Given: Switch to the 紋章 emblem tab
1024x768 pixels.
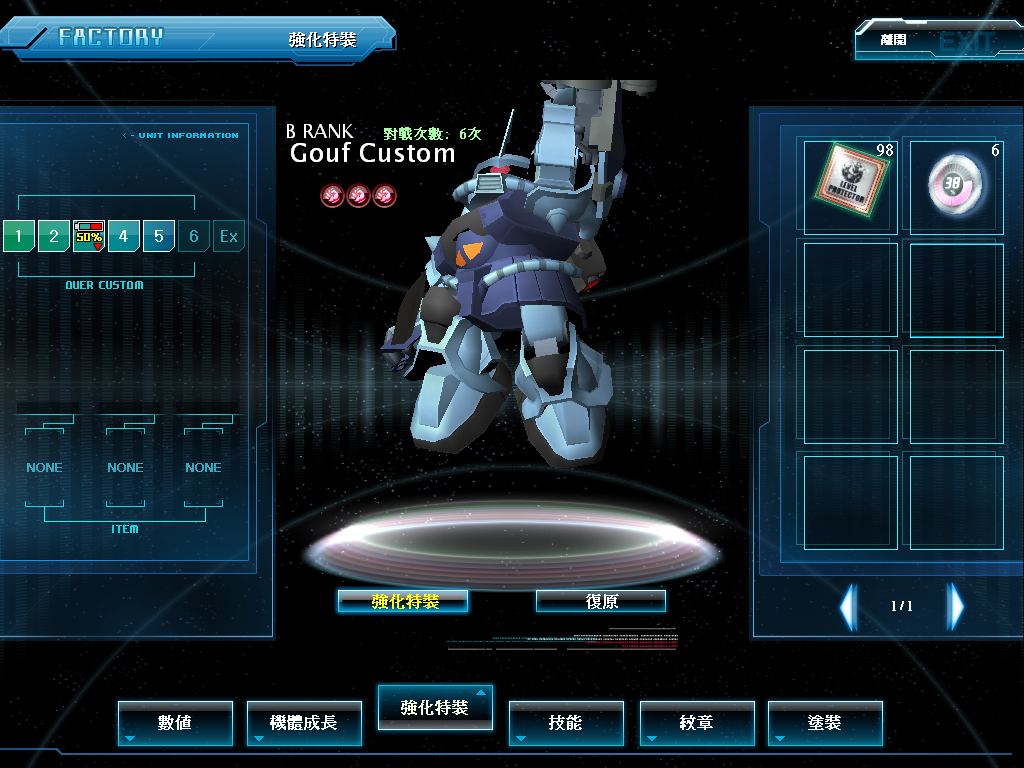Looking at the screenshot, I should pos(696,722).
